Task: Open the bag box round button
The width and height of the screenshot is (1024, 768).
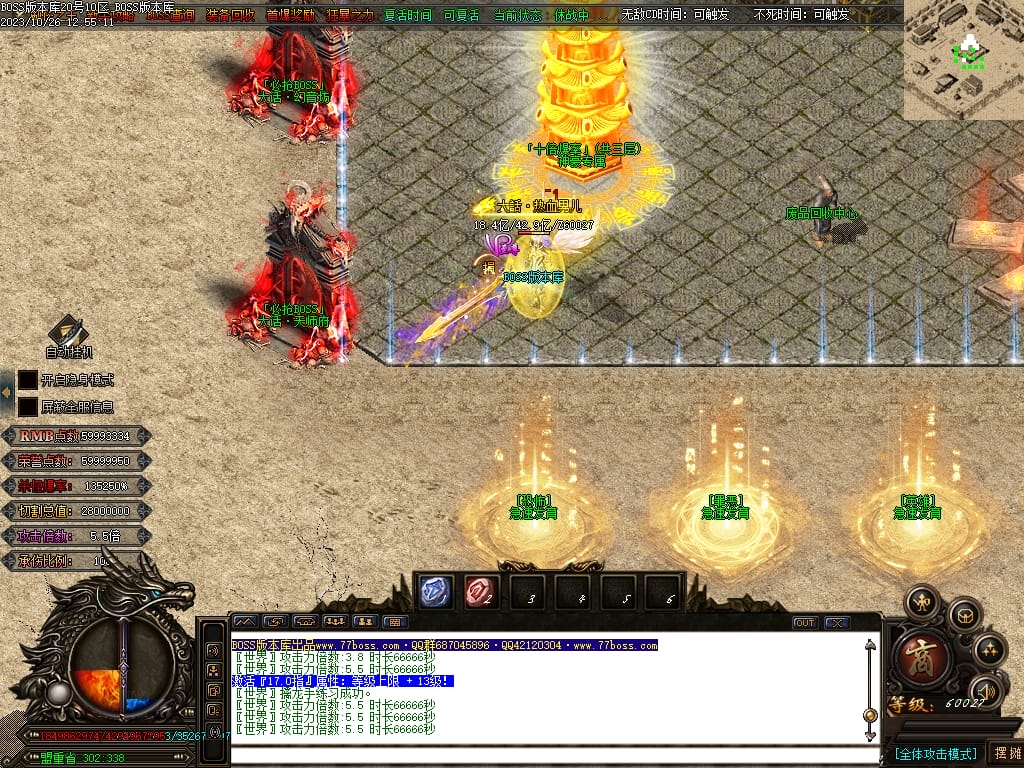Action: tap(964, 614)
